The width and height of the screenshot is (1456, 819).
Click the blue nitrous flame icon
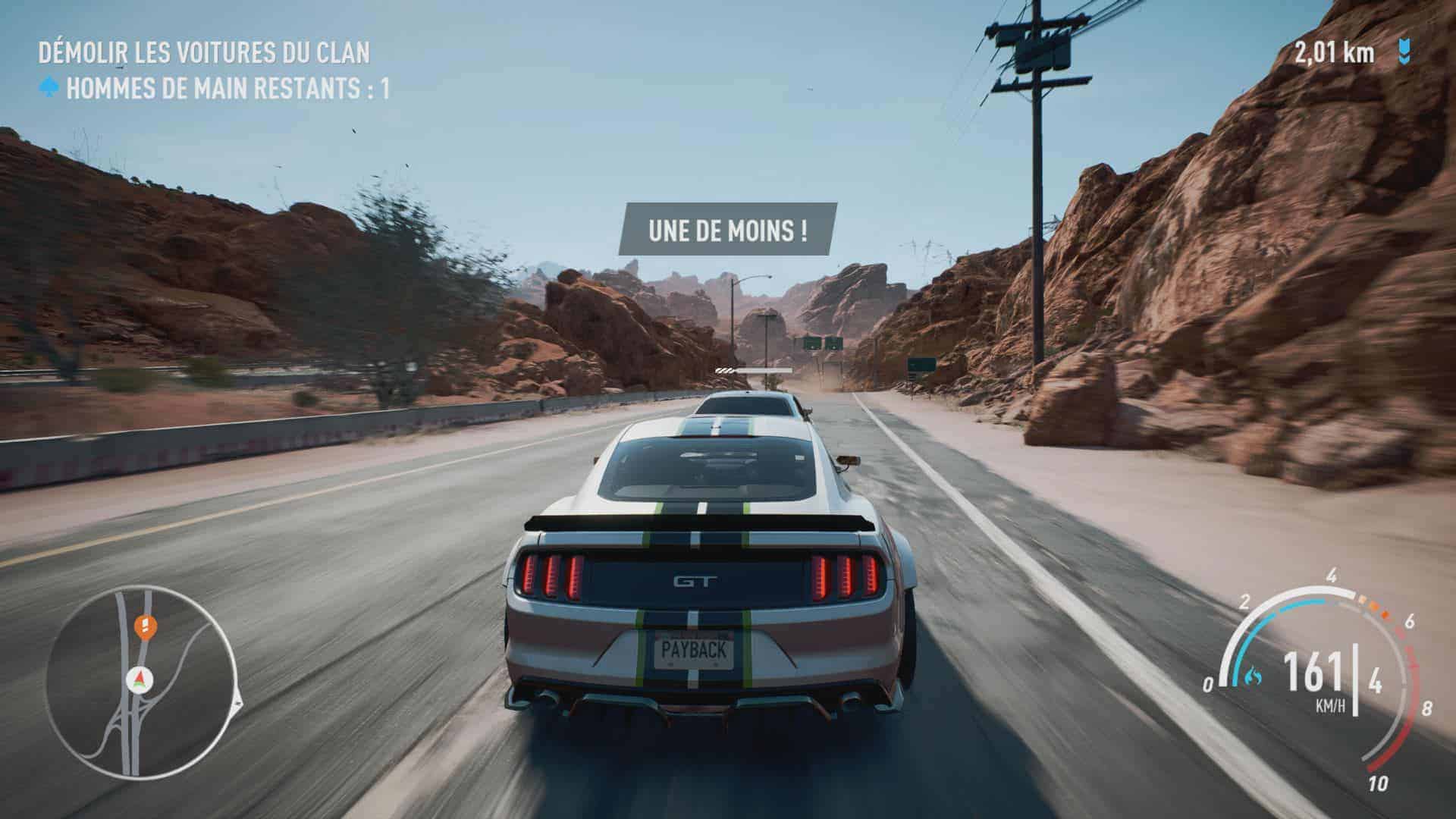(x=1254, y=674)
